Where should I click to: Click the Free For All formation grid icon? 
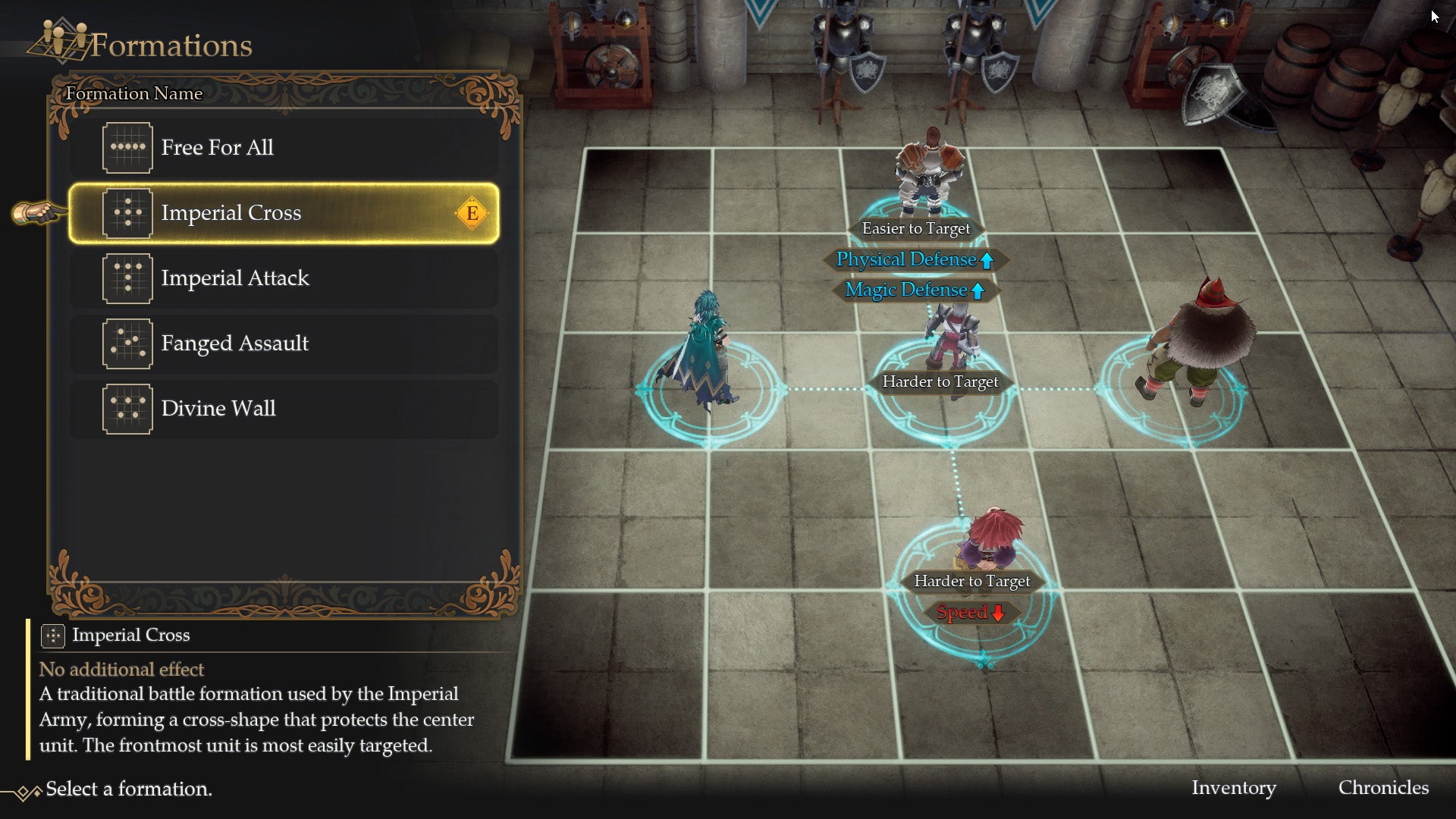(127, 147)
